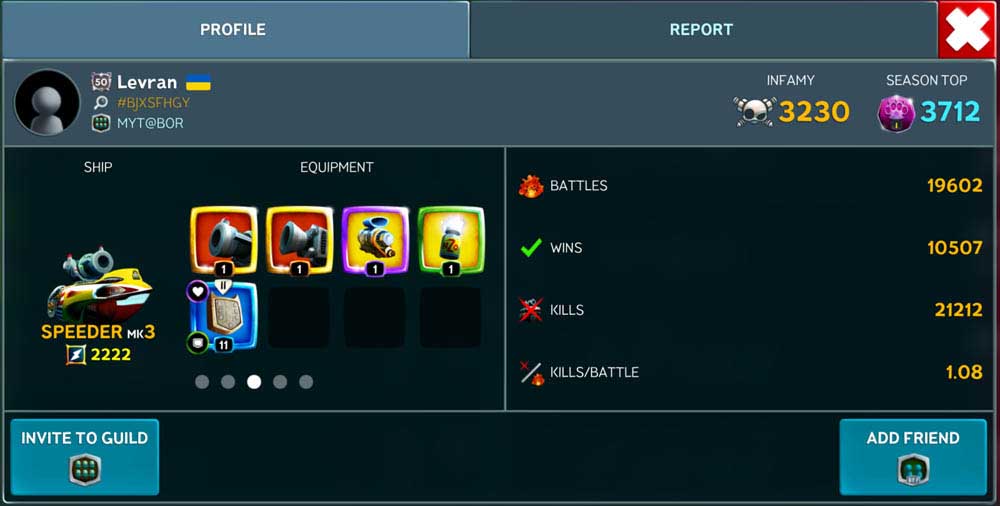This screenshot has width=1000, height=506.
Task: Select the blue shield equipment slot
Action: coord(223,317)
